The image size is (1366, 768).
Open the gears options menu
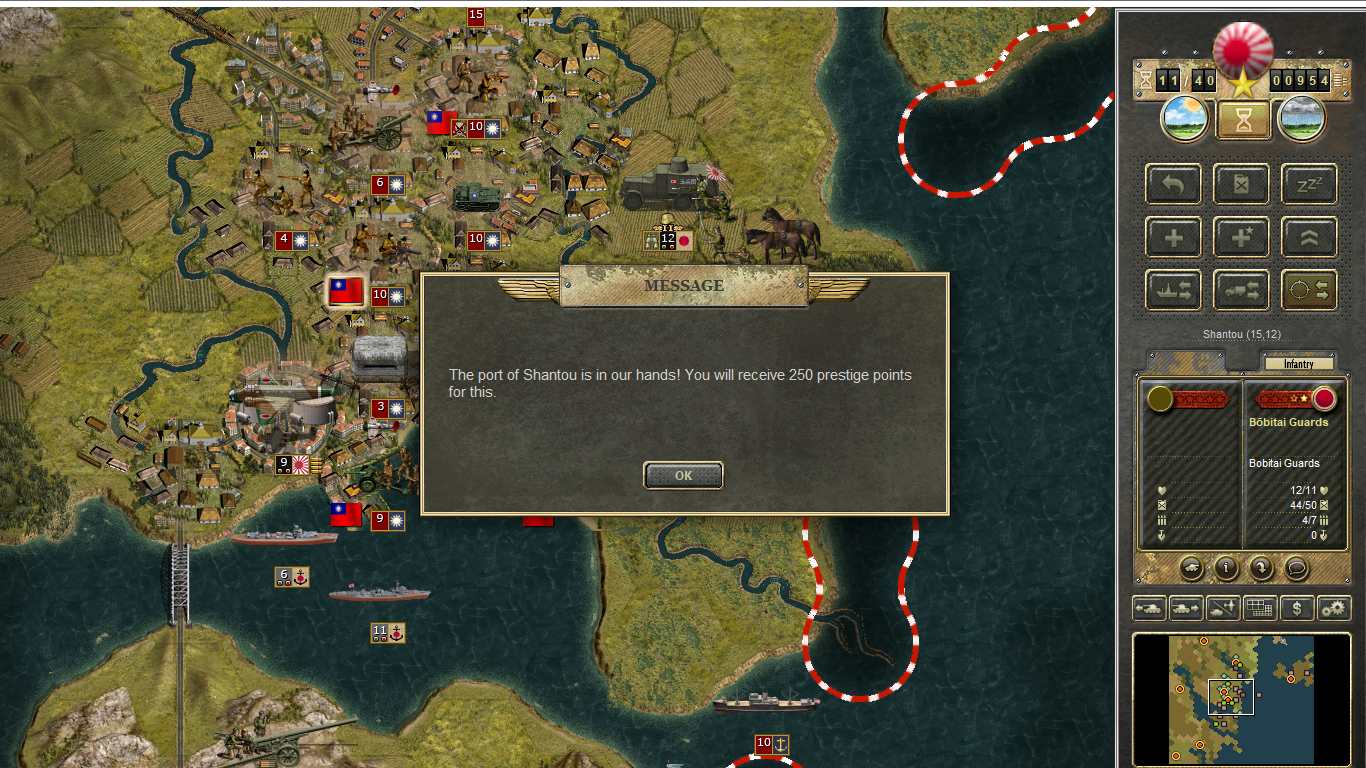point(1333,608)
